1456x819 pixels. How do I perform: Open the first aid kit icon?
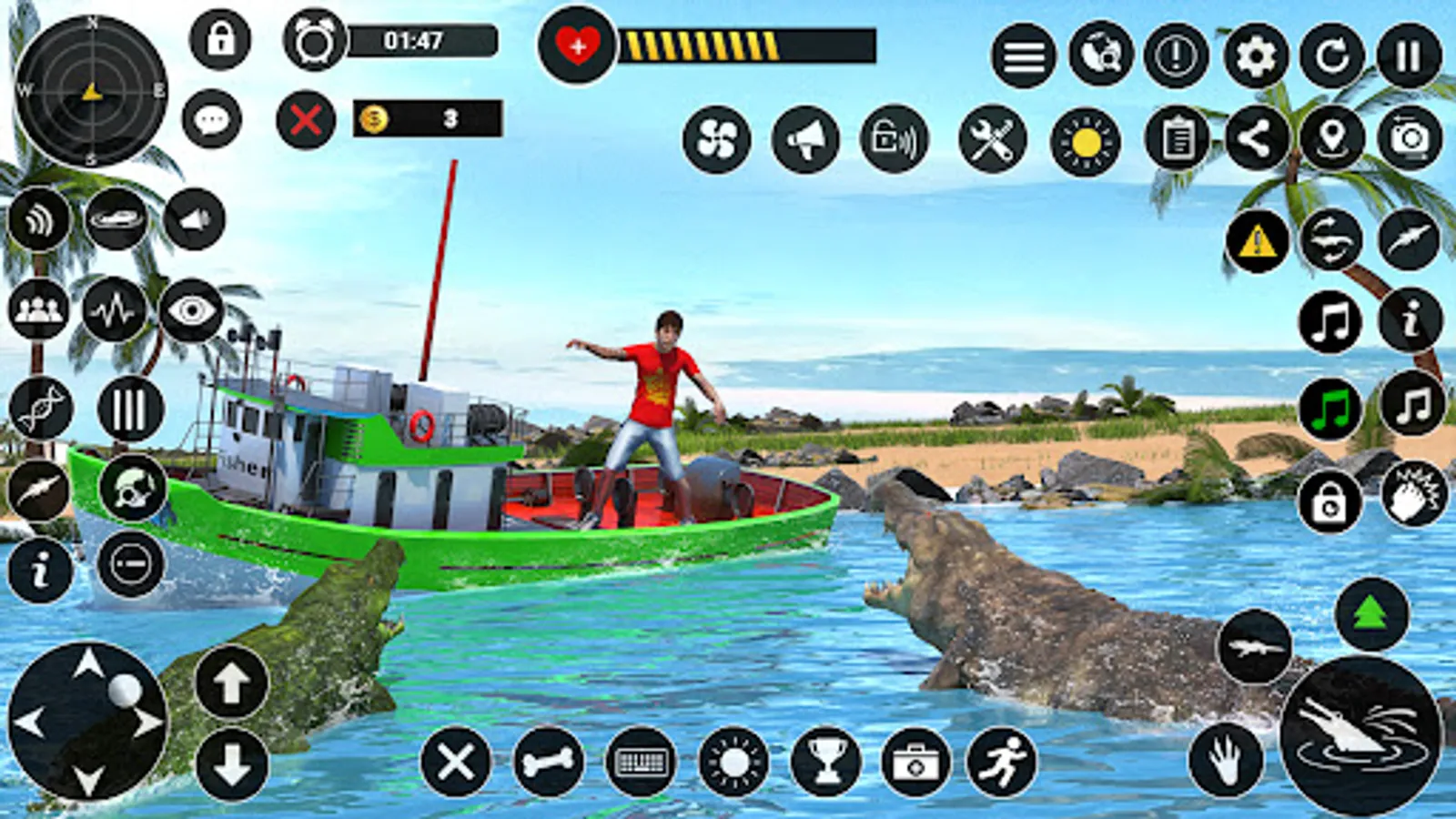point(914,764)
